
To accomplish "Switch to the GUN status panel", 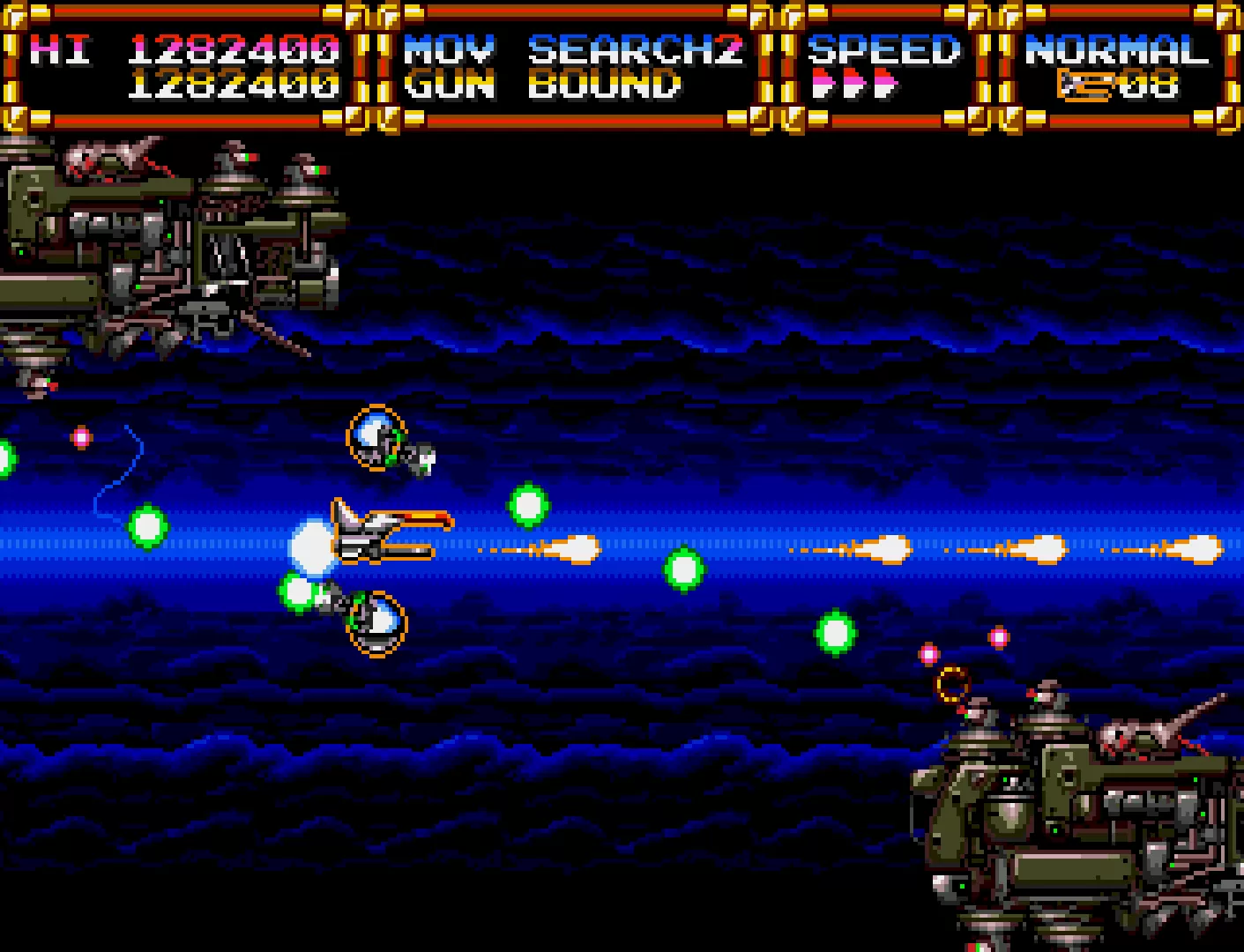I will tap(452, 86).
